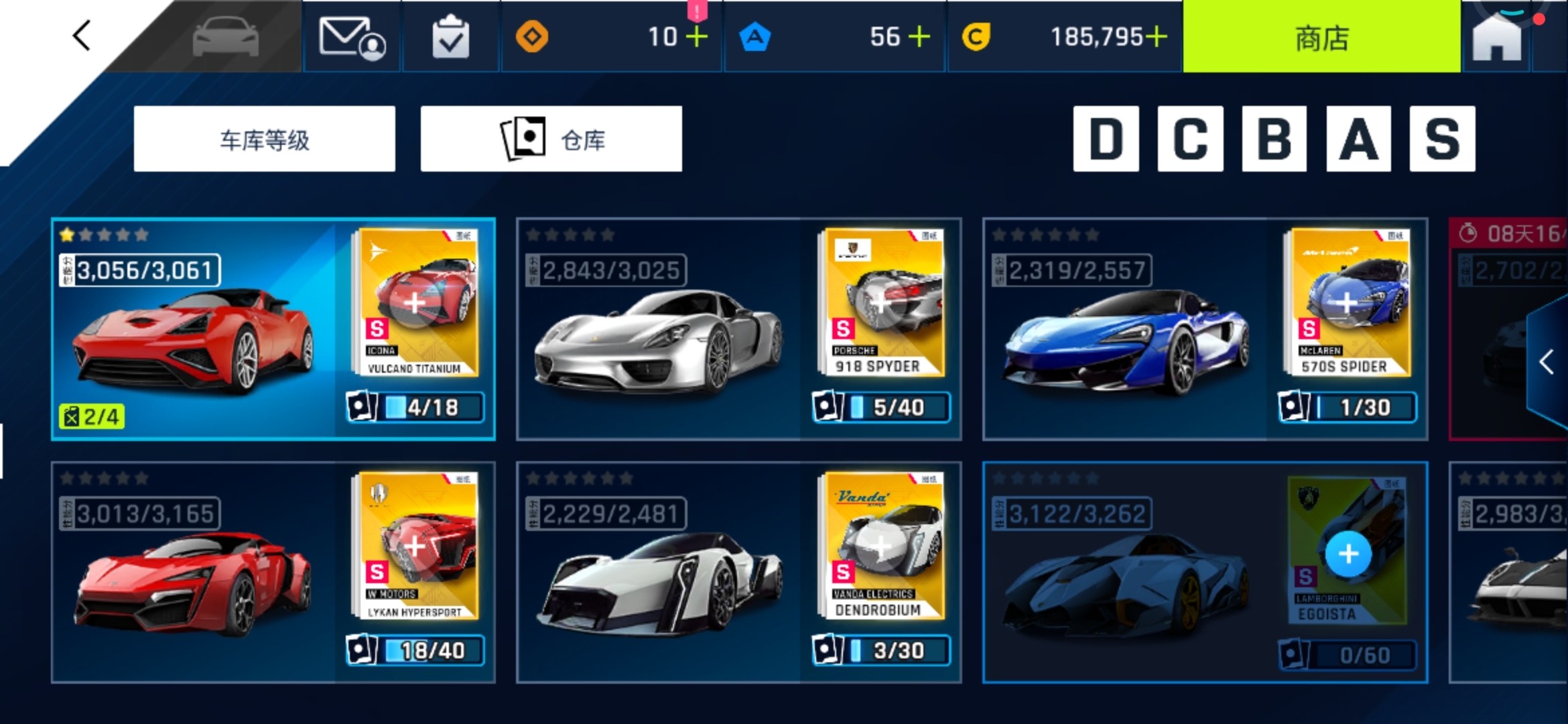This screenshot has width=1568, height=724.
Task: Filter cars by class A
Action: [x=1358, y=139]
